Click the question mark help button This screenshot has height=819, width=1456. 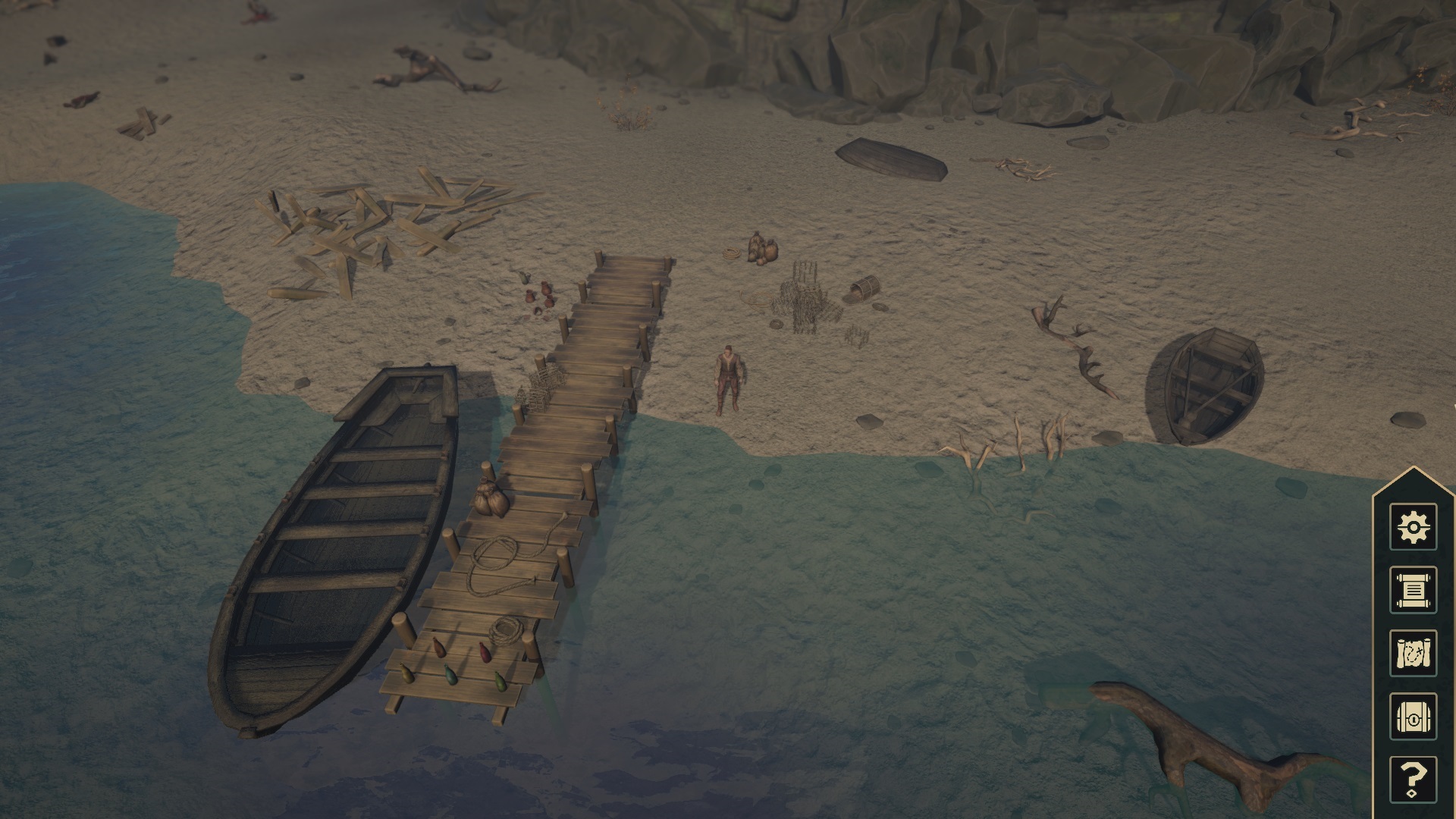tap(1413, 778)
